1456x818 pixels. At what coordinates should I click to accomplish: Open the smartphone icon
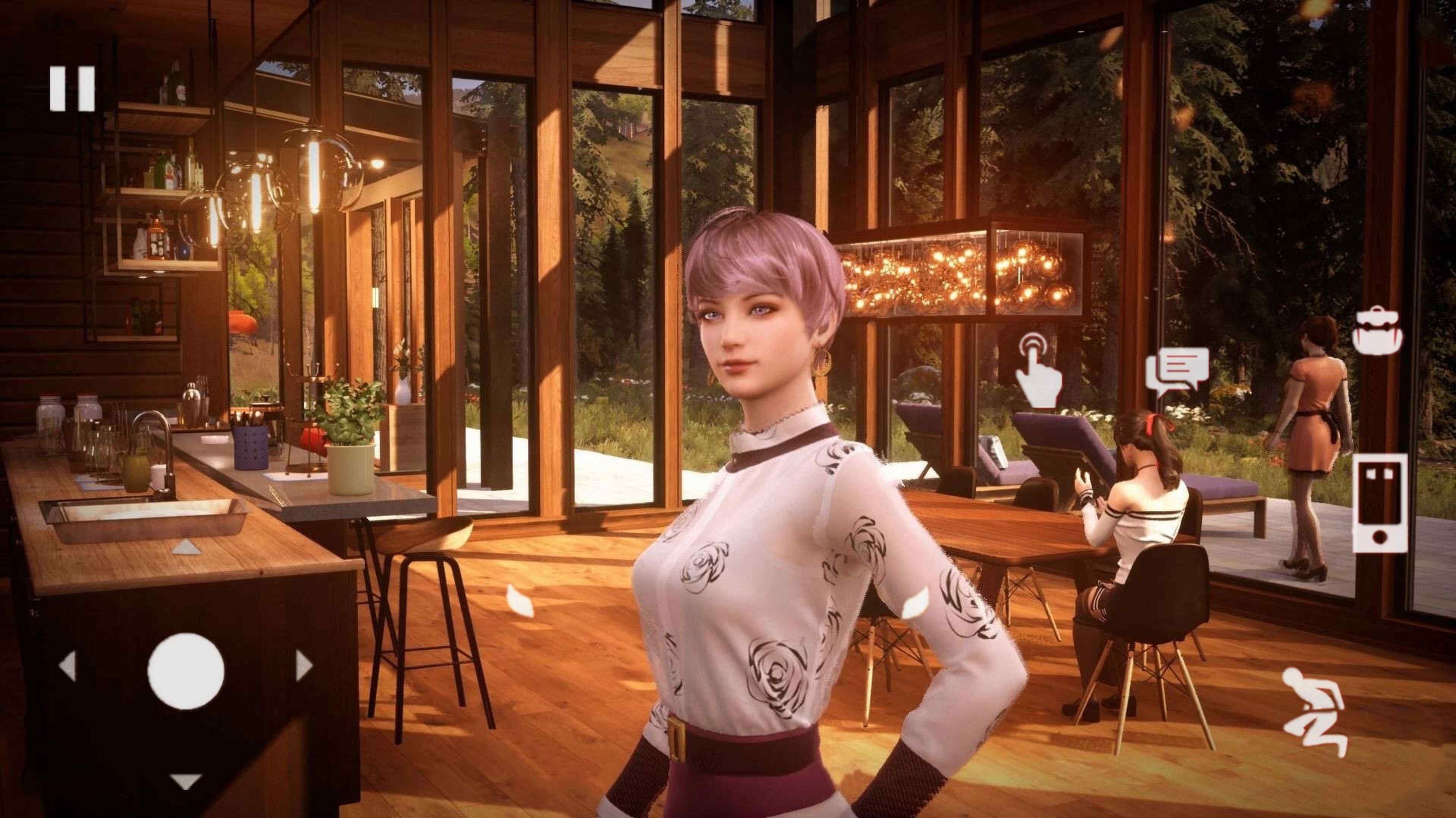click(x=1380, y=503)
